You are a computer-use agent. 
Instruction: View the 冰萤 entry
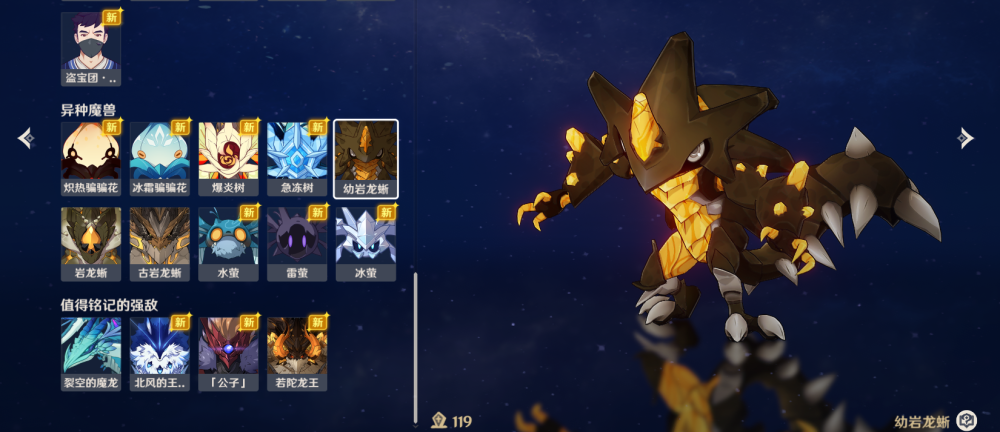tap(366, 243)
